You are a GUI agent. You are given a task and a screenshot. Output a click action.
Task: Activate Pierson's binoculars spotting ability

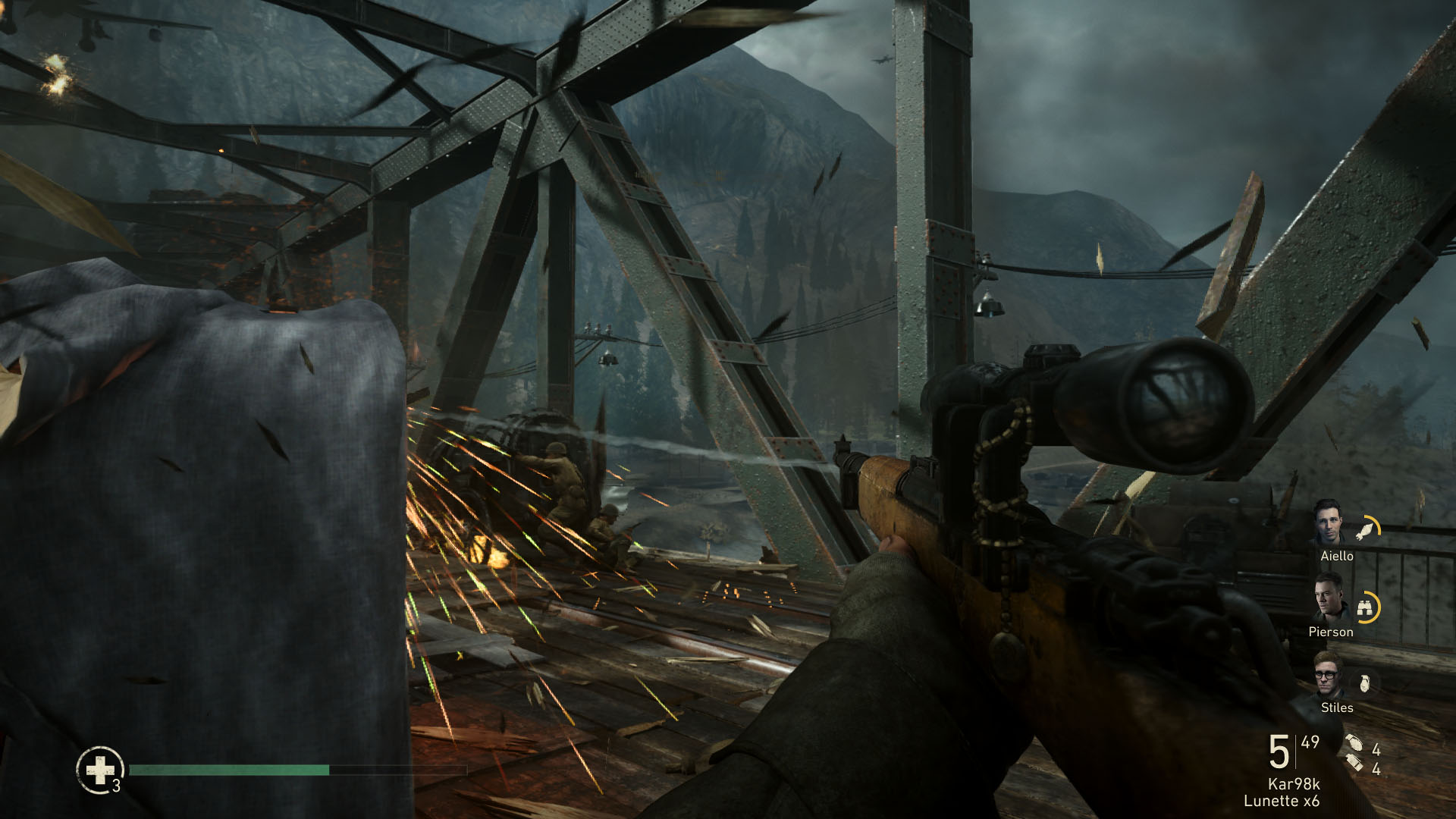pyautogui.click(x=1367, y=607)
